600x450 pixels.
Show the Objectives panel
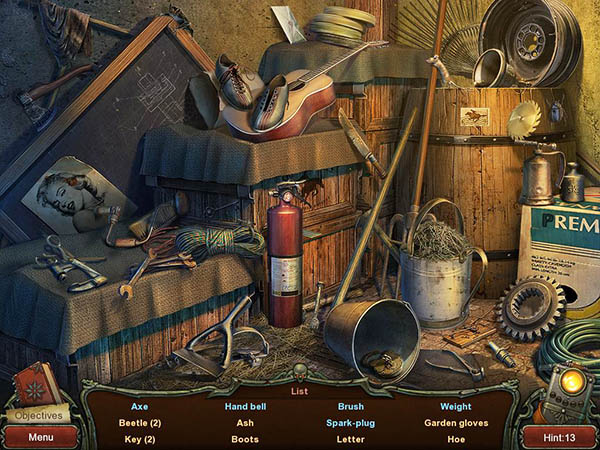coord(38,415)
